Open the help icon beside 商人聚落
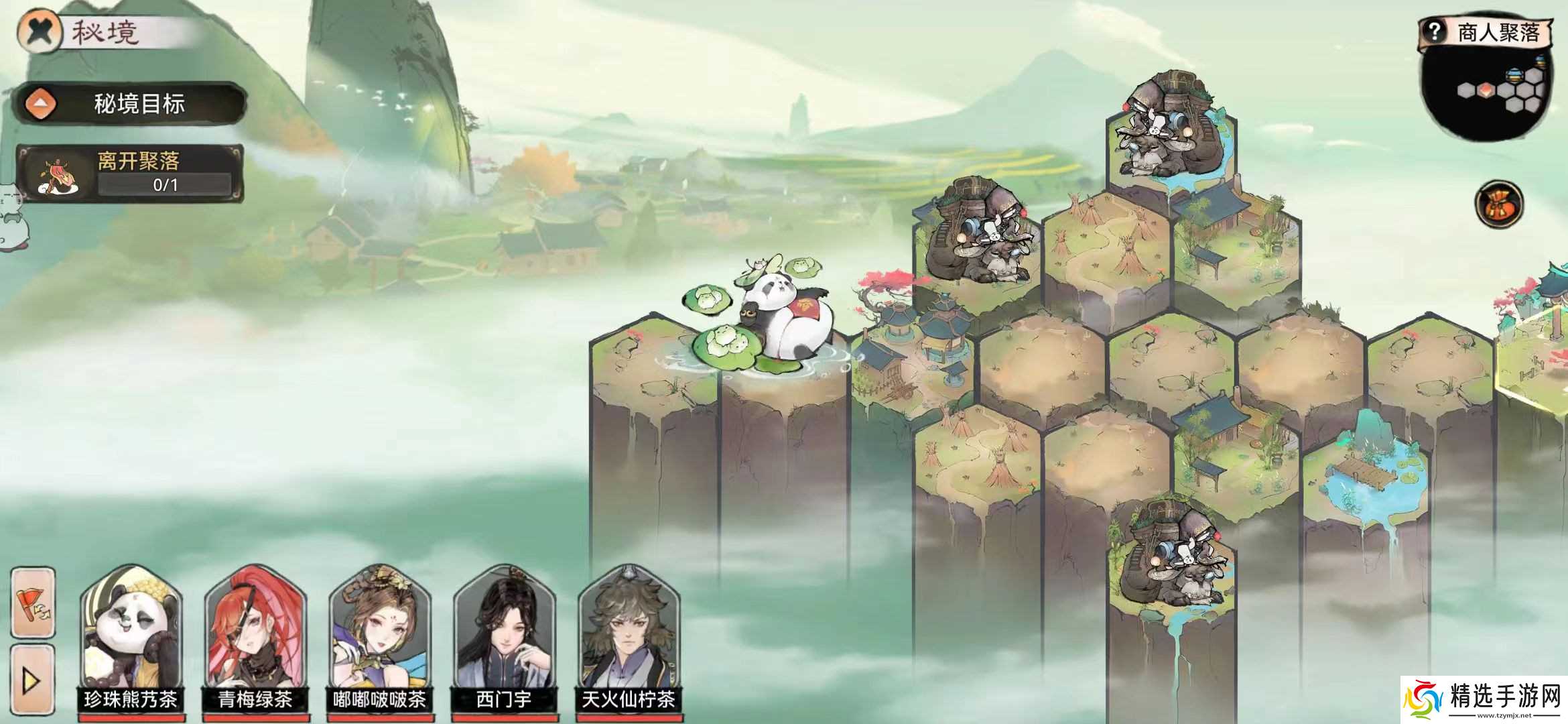Viewport: 1568px width, 724px height. (x=1435, y=31)
